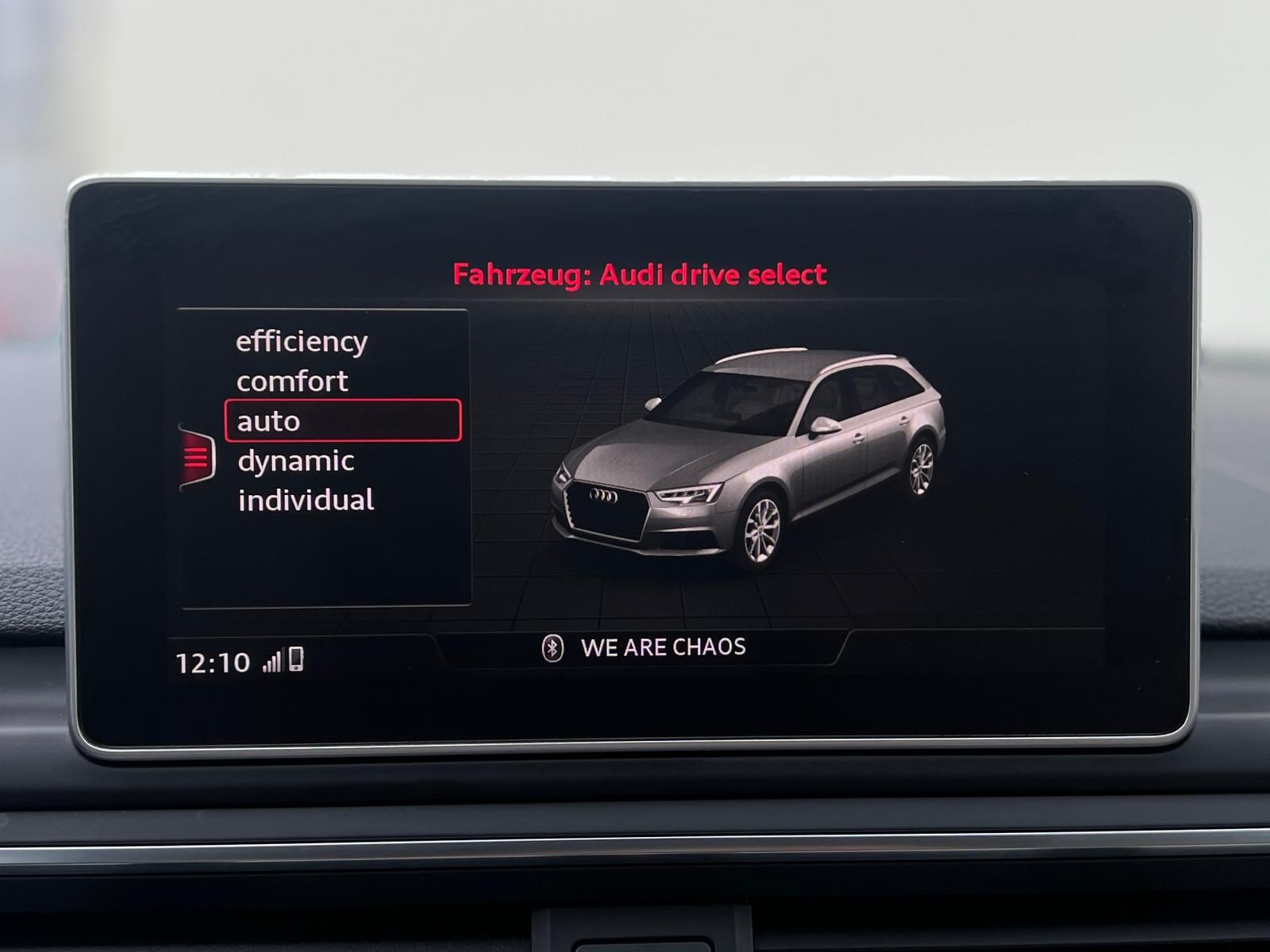Select the efficiency drive mode

(300, 341)
